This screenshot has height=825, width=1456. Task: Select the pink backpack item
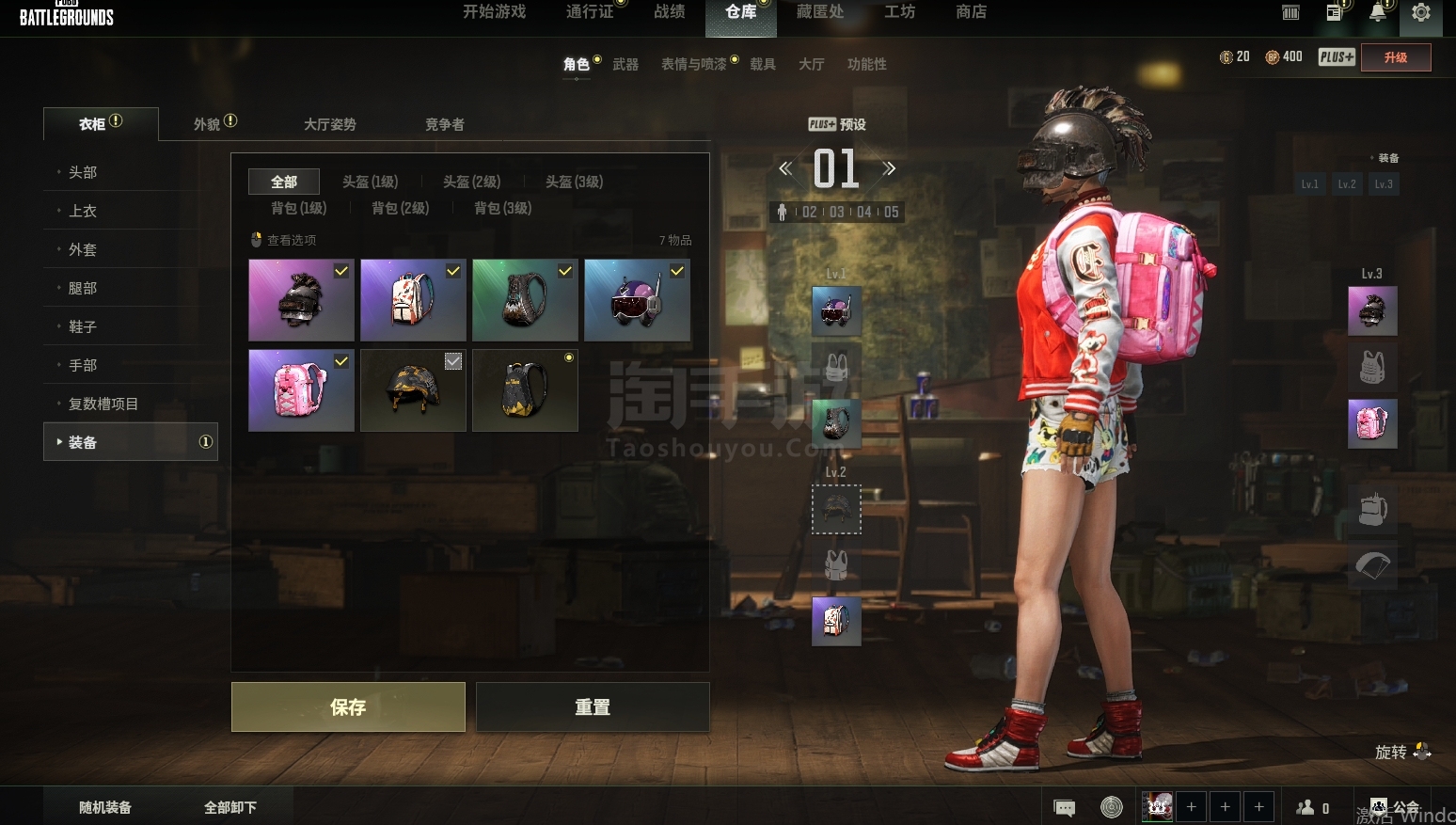301,390
